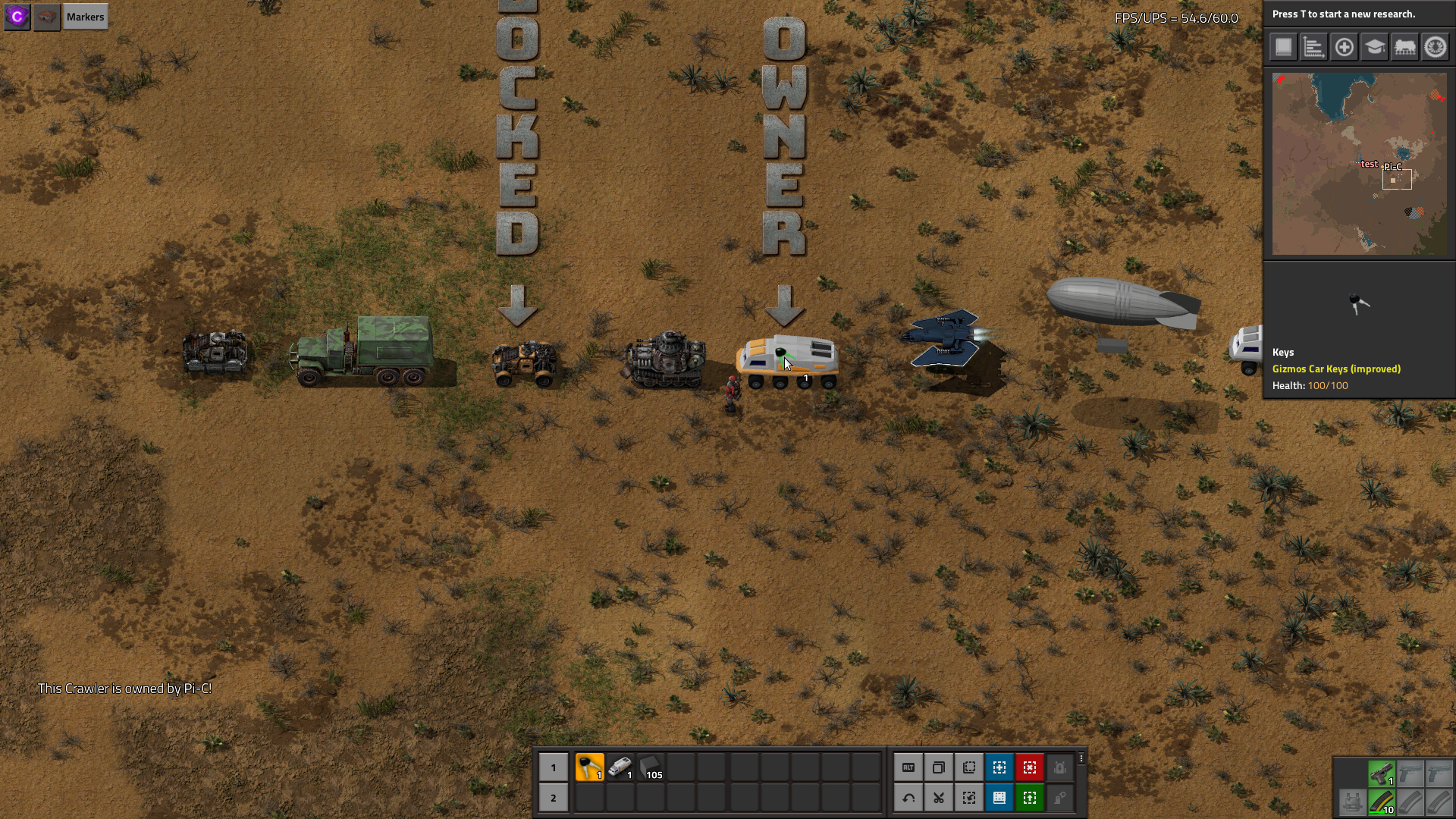The height and width of the screenshot is (819, 1456).
Task: Toggle the ALT info mode button
Action: pyautogui.click(x=908, y=767)
